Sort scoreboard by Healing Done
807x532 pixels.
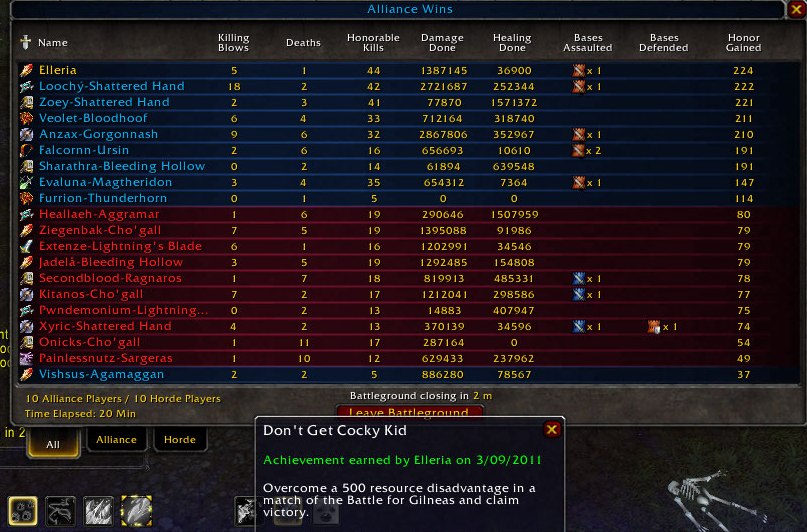point(512,43)
